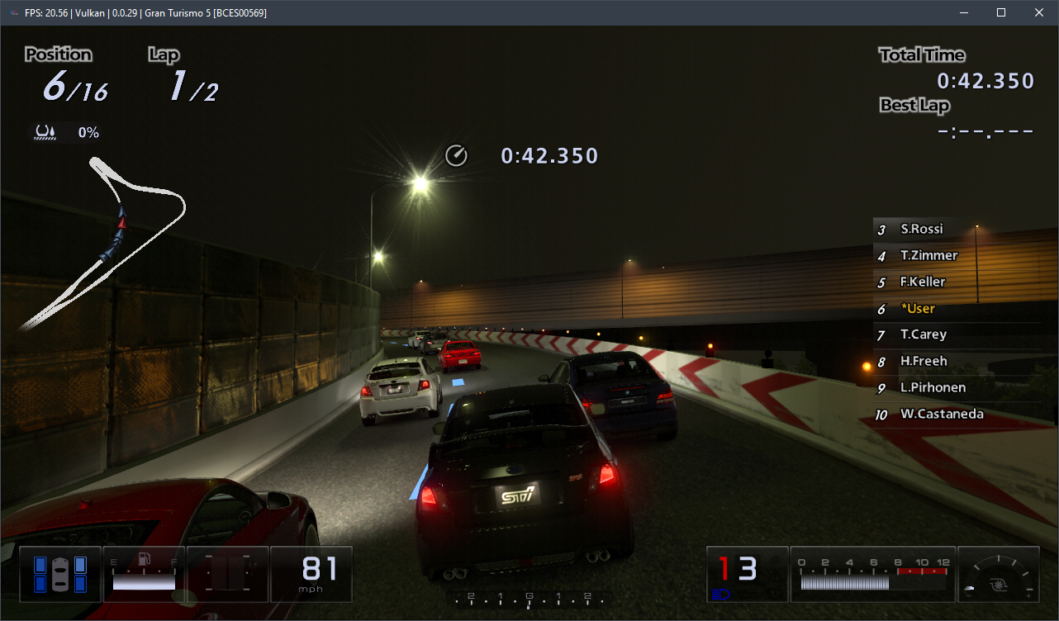Viewport: 1059px width, 621px height.
Task: Select W.Castaneda in the standings list
Action: pyautogui.click(x=940, y=414)
